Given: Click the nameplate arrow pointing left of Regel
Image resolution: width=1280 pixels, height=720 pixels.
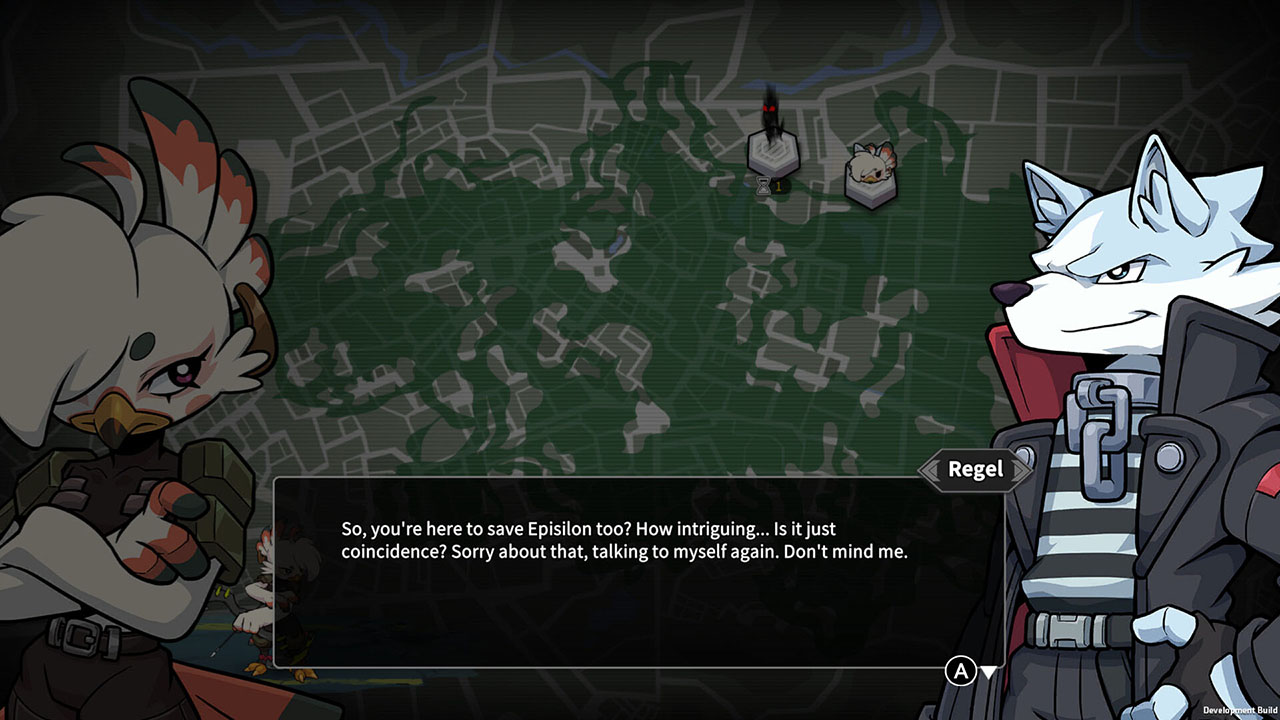Looking at the screenshot, I should click(932, 470).
